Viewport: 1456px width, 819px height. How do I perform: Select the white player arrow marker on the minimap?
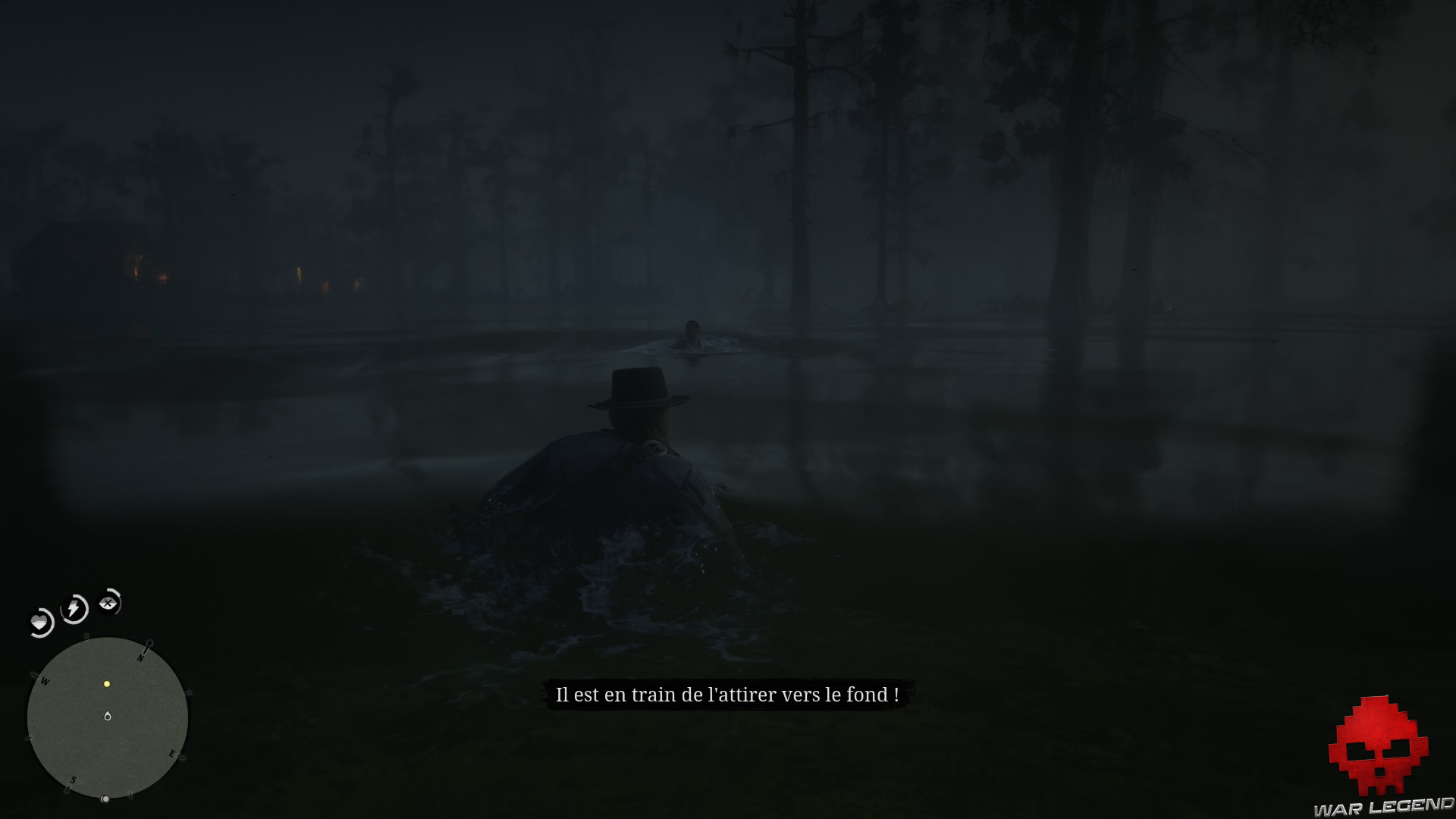click(108, 715)
